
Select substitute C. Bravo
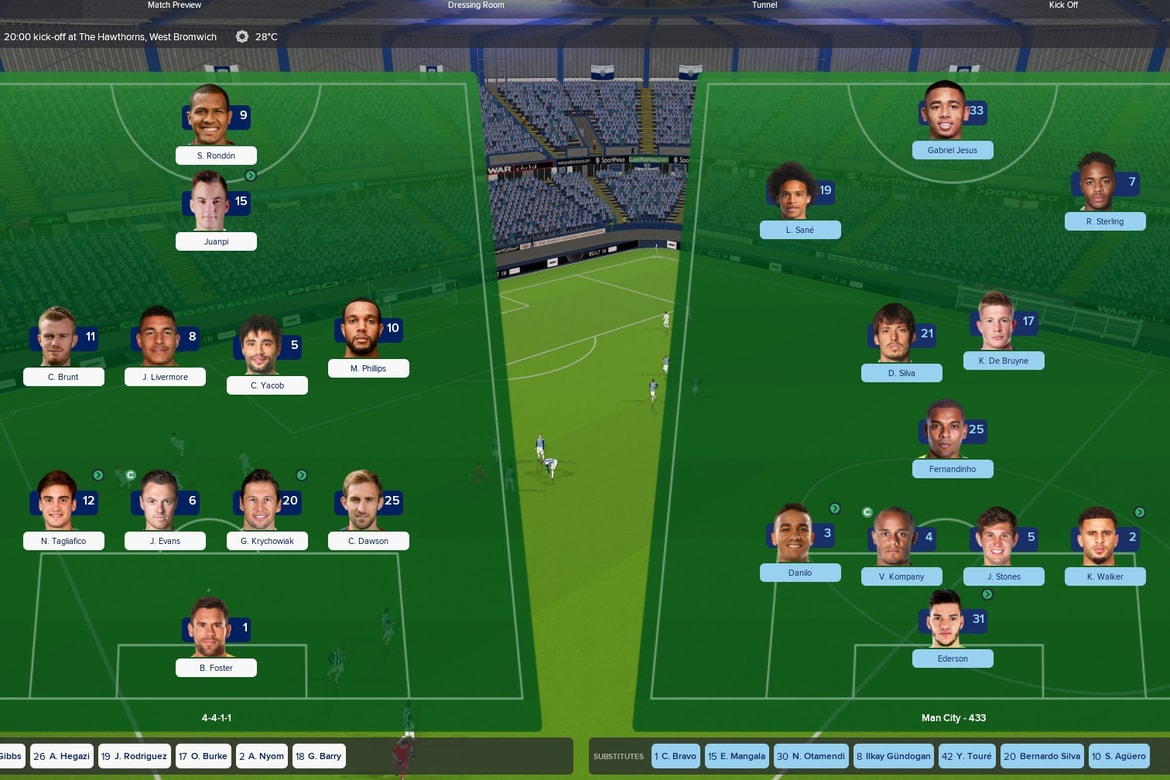coord(676,756)
